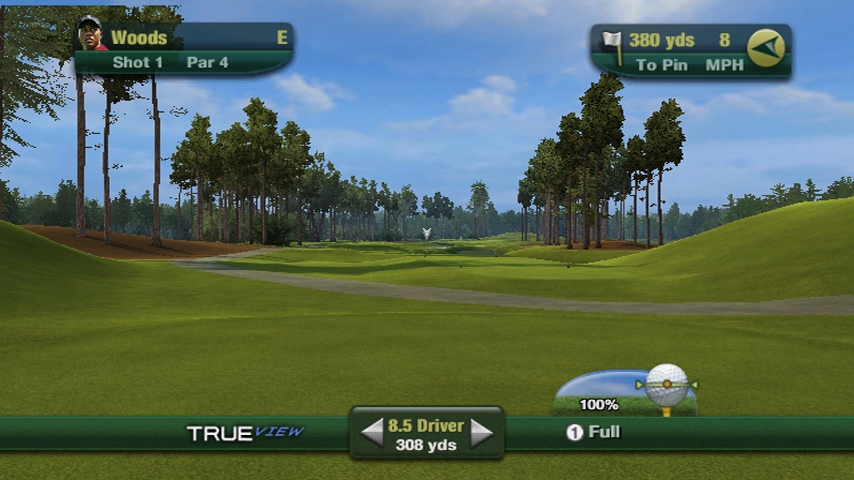Image resolution: width=854 pixels, height=480 pixels.
Task: Open the Woods player scorecard panel
Action: [x=184, y=49]
